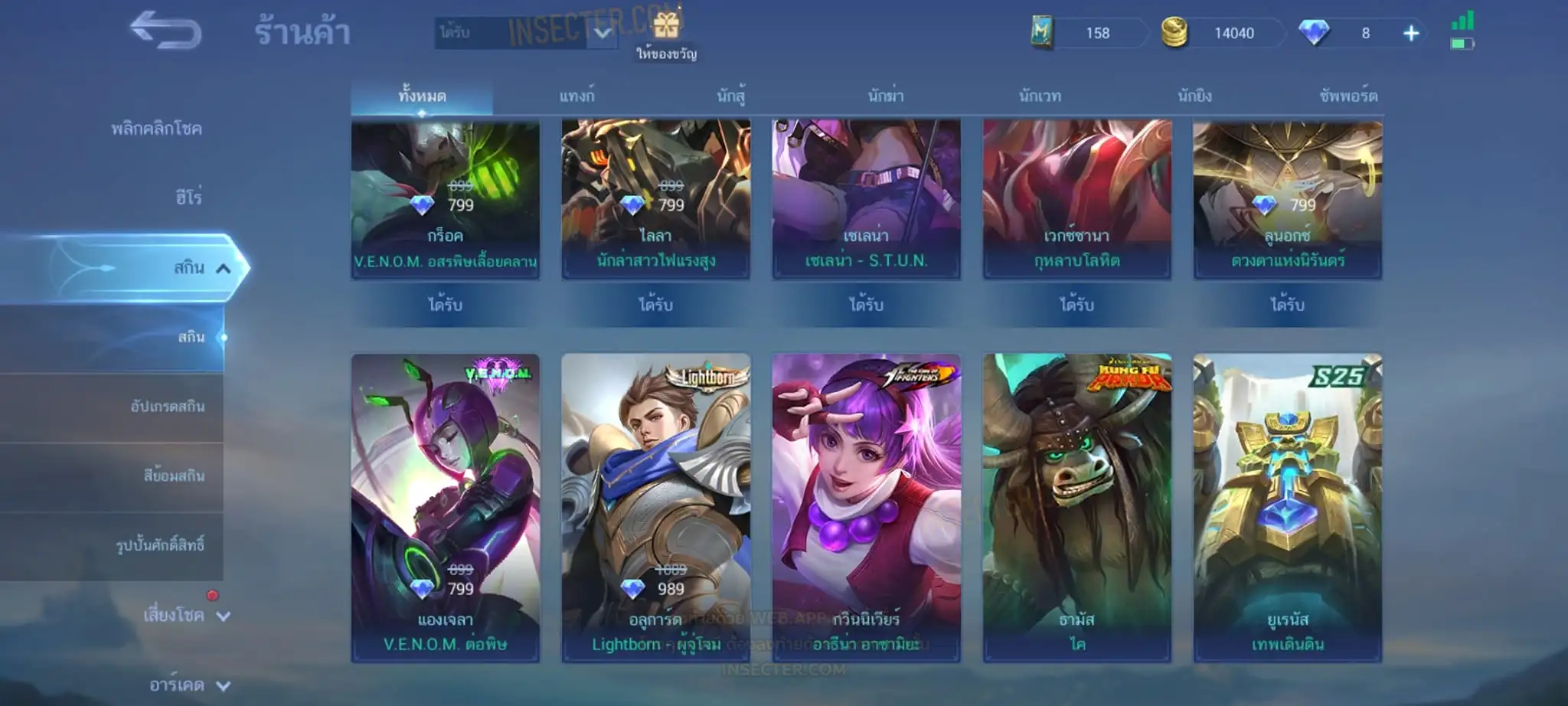This screenshot has height=706, width=1568.
Task: Select the นักฆ่า role tab
Action: (886, 96)
